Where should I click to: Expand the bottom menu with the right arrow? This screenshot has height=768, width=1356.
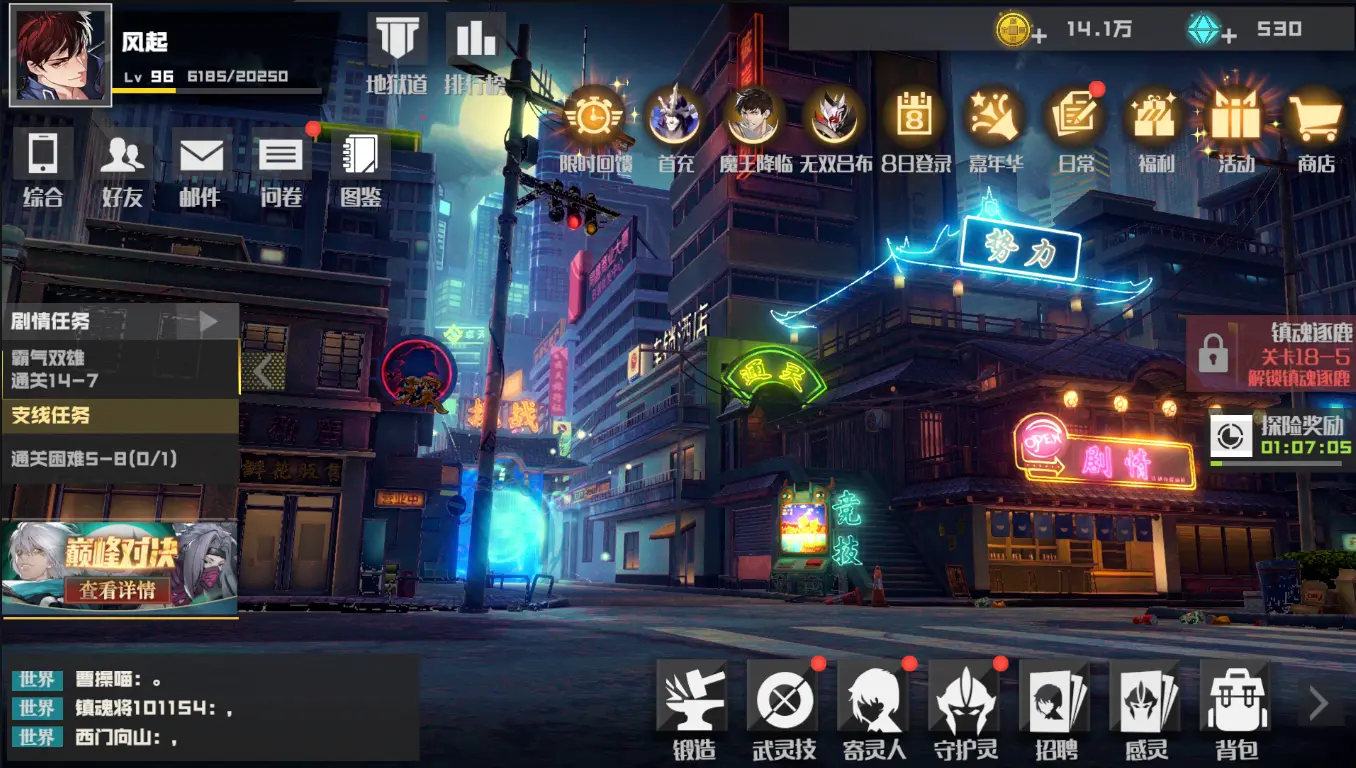click(x=1319, y=704)
